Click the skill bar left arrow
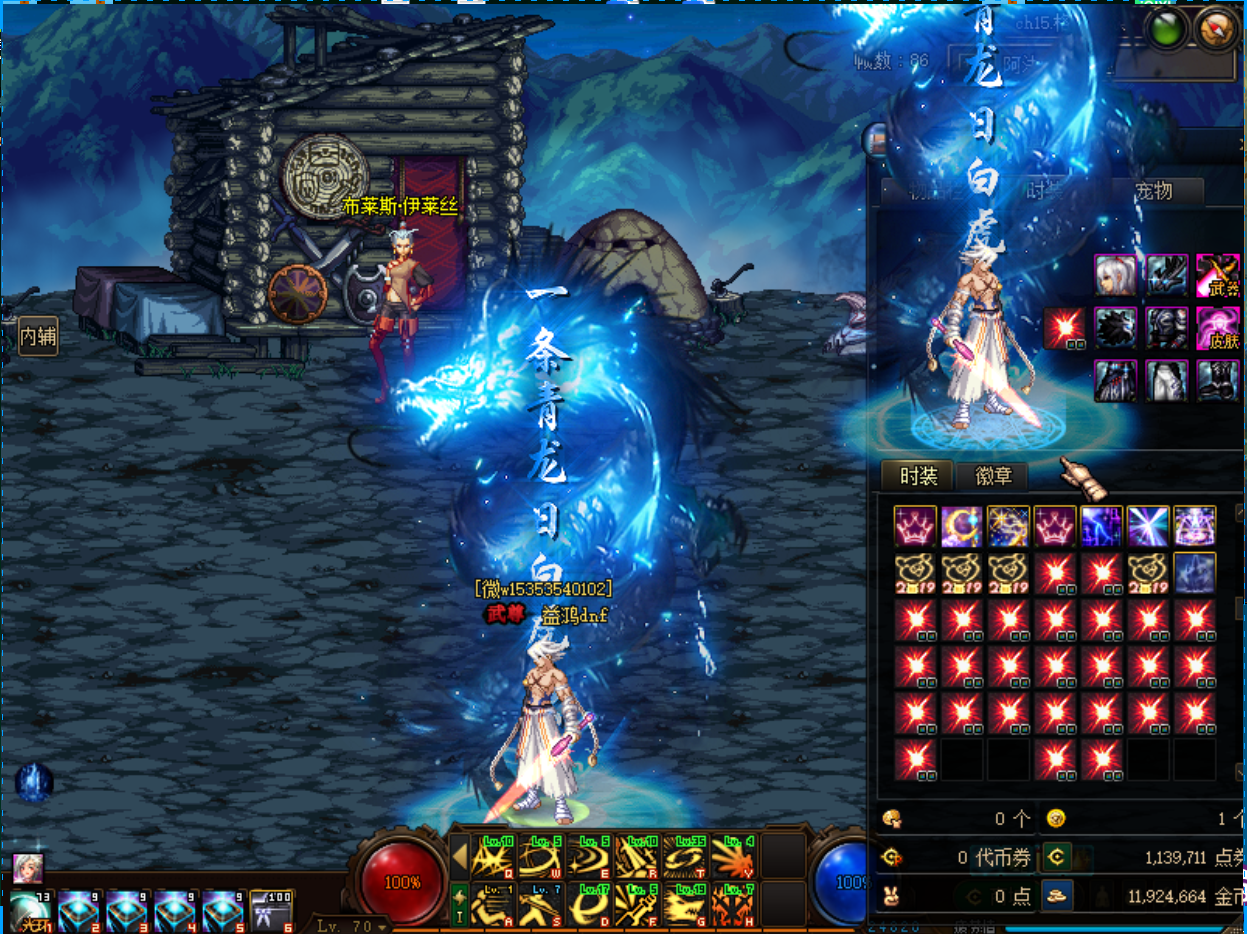 click(459, 856)
